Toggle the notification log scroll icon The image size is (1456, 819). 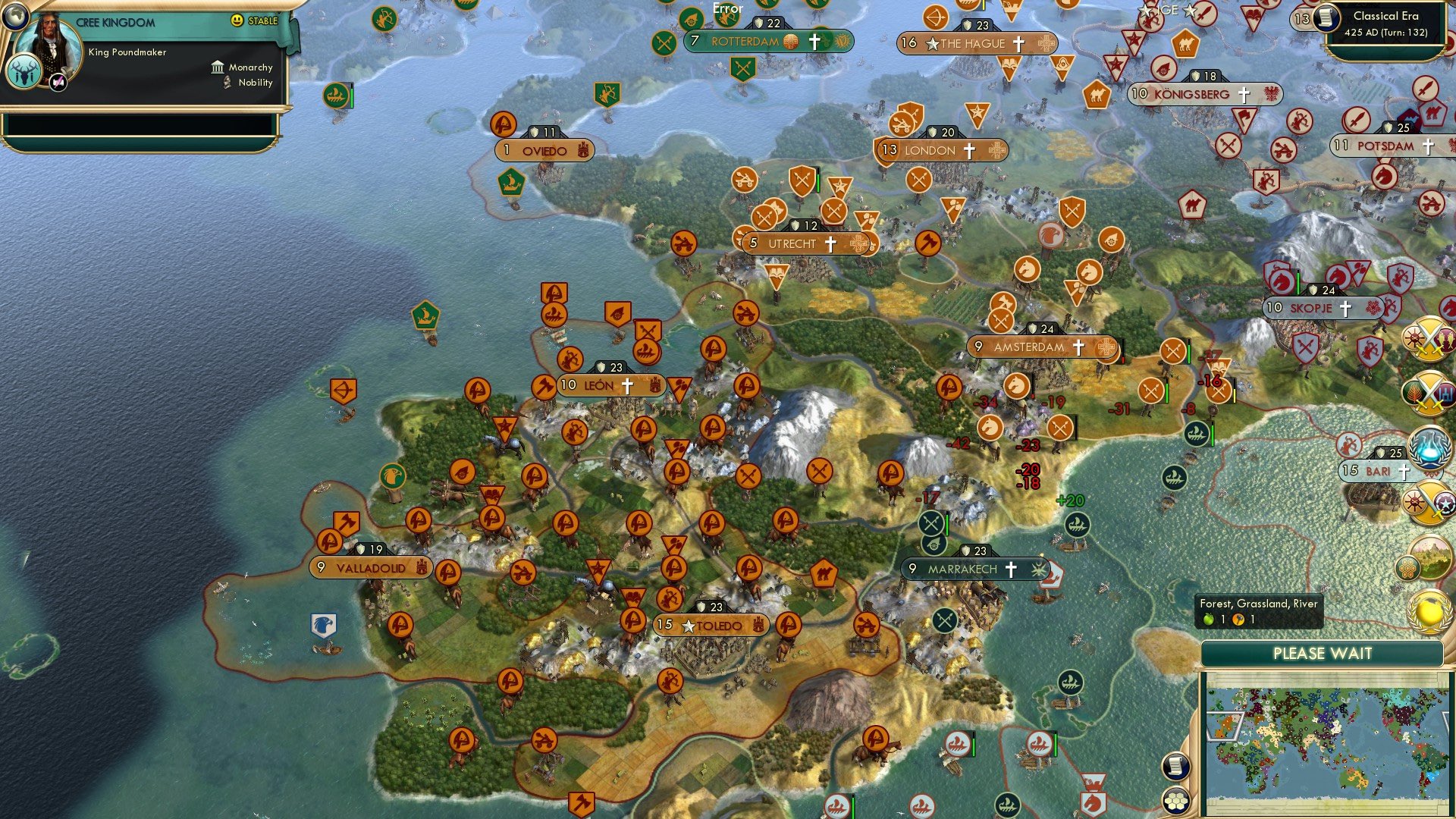(x=1175, y=767)
